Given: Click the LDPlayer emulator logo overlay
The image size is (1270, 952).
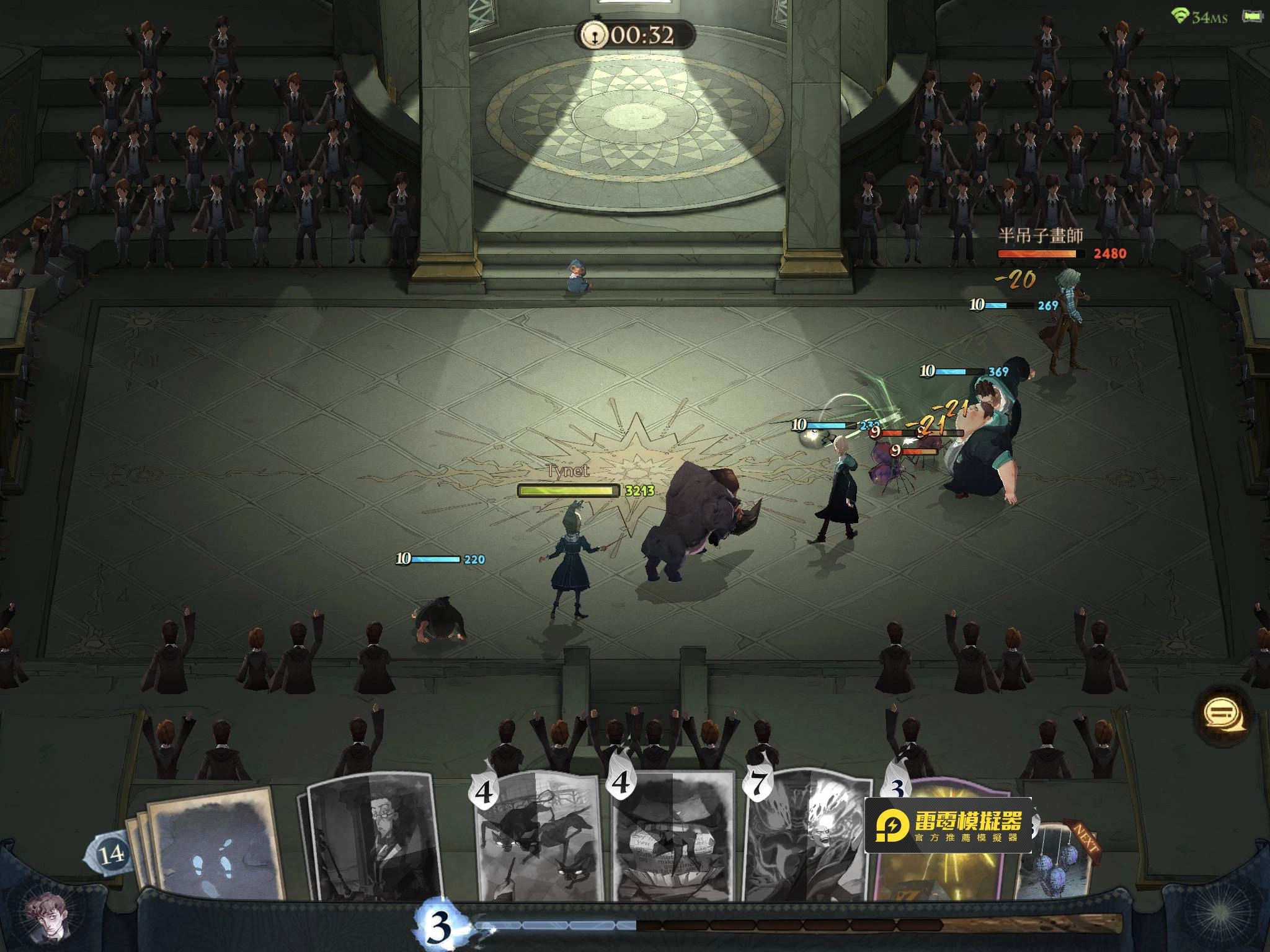Looking at the screenshot, I should click(948, 825).
